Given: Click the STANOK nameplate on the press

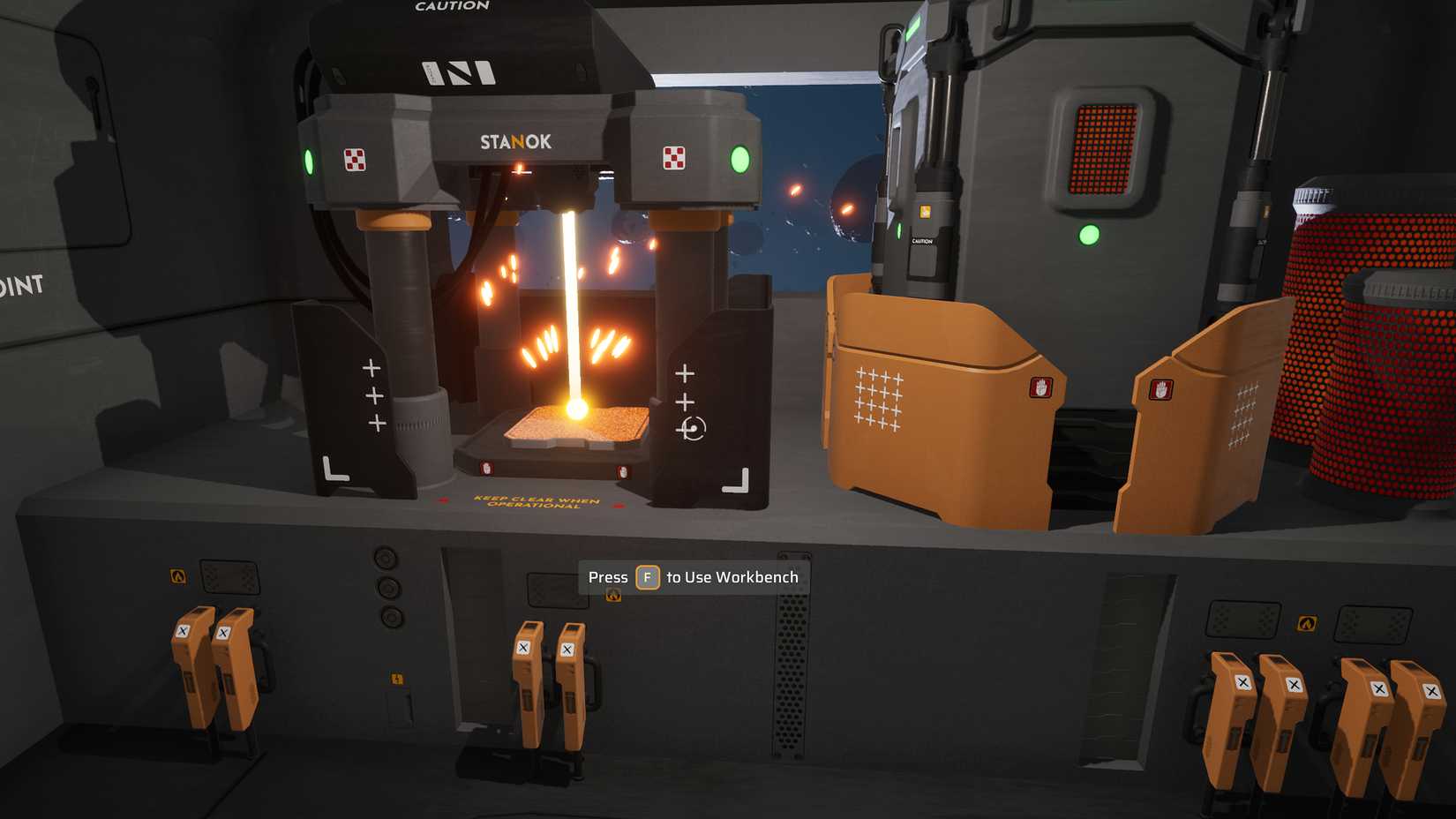Looking at the screenshot, I should click(x=516, y=141).
